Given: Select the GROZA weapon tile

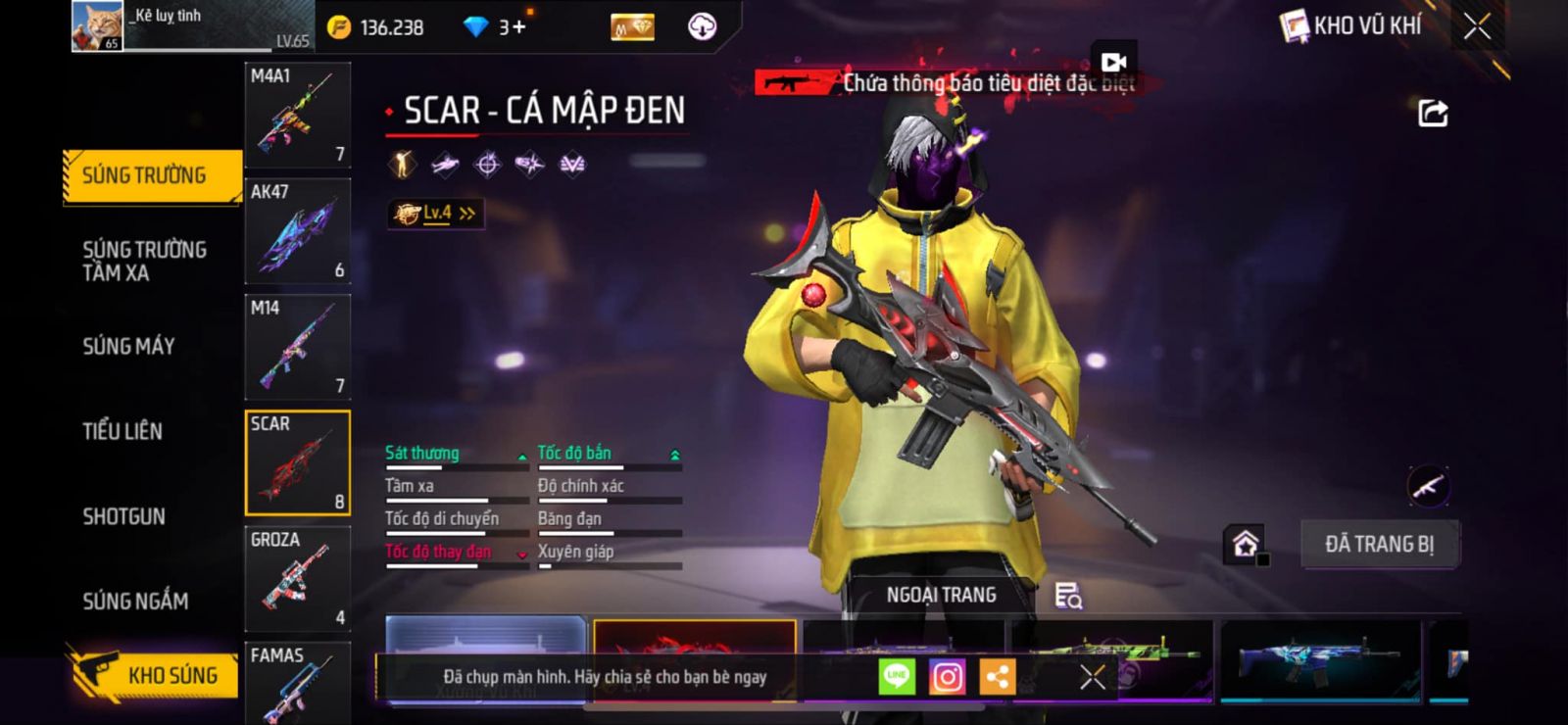Looking at the screenshot, I should point(297,579).
